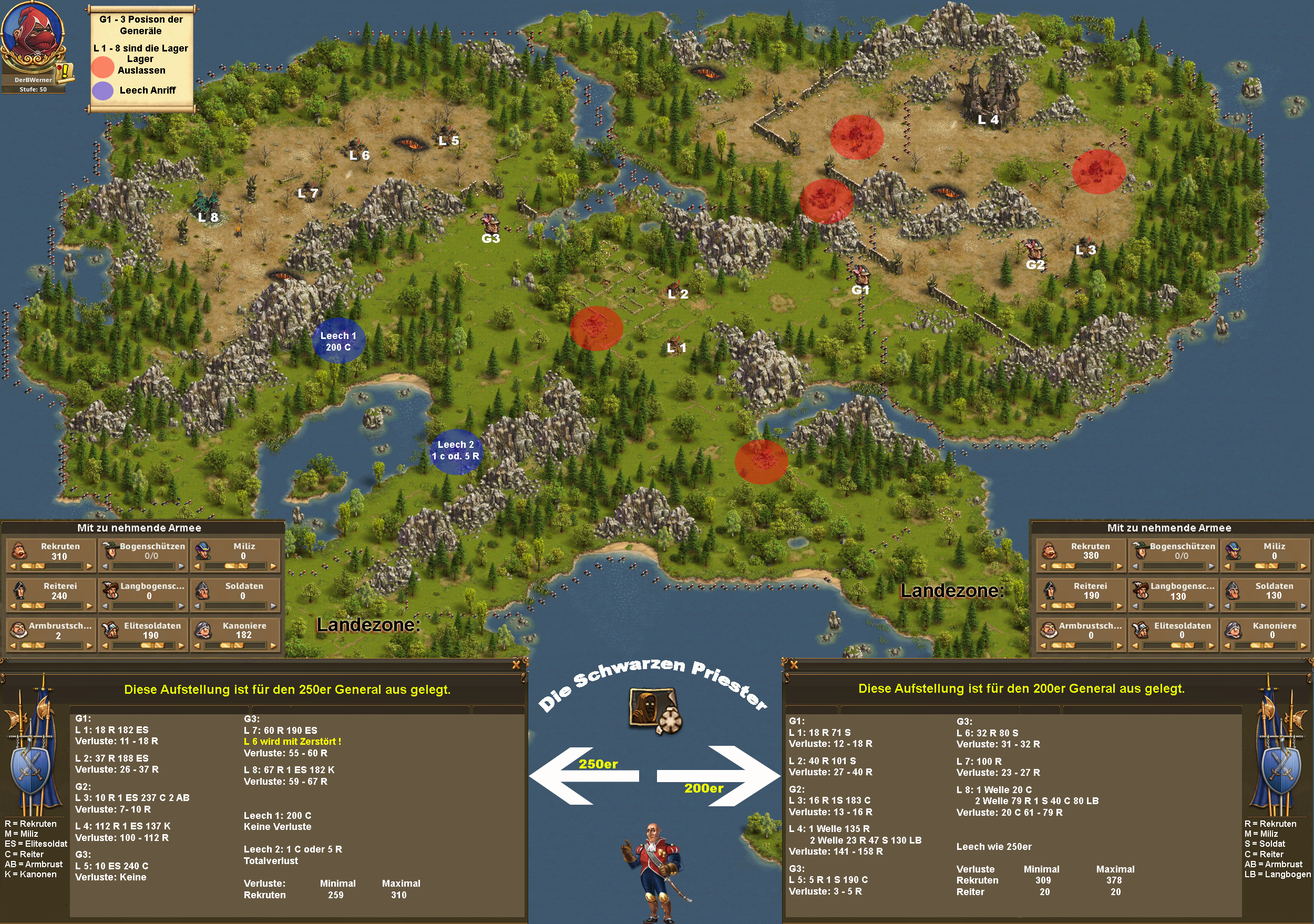Viewport: 1314px width, 924px height.
Task: Close the 250er General lineup panel
Action: pos(516,665)
